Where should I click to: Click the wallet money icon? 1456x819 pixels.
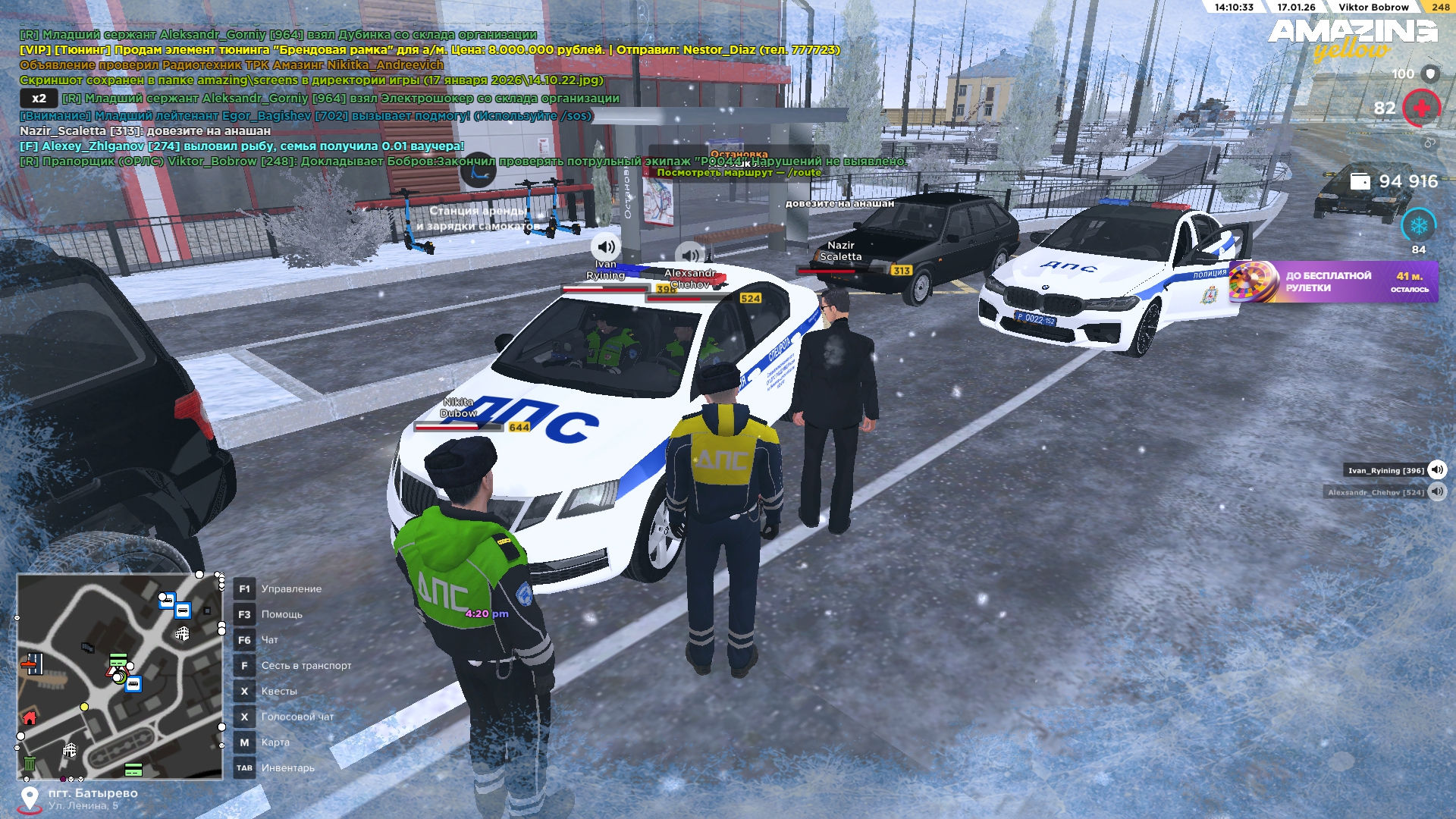(1360, 181)
